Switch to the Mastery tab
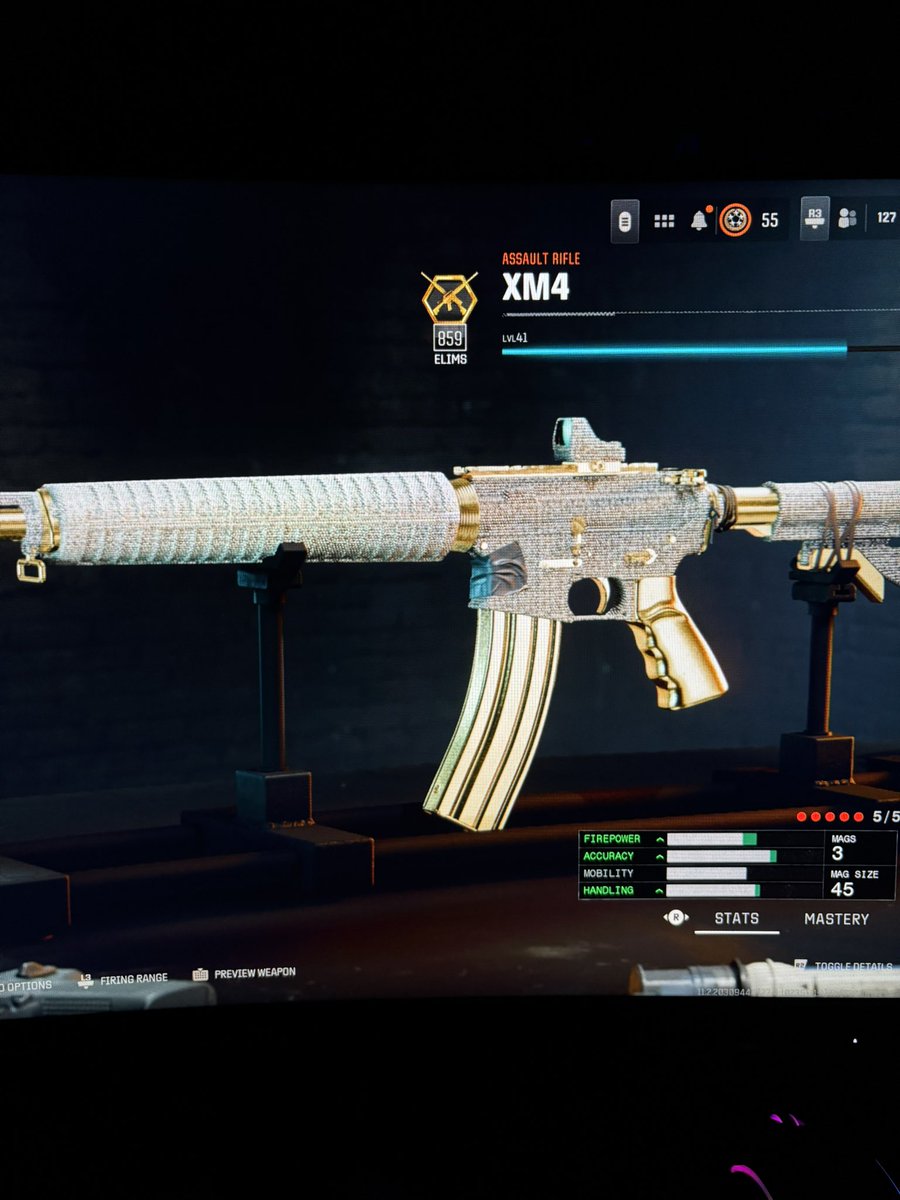 (x=836, y=919)
